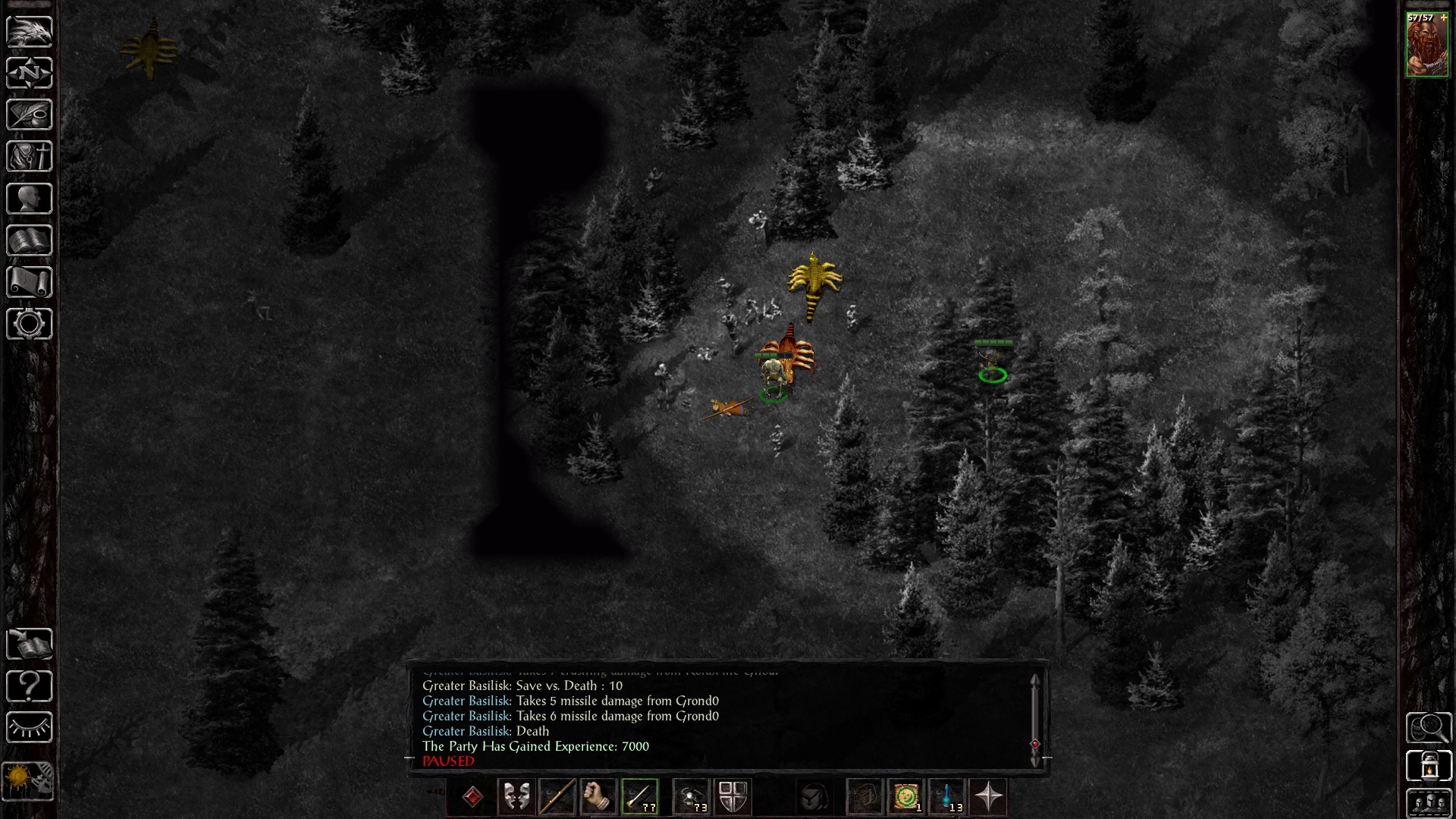Open the inventory armor and sword button

30,157
